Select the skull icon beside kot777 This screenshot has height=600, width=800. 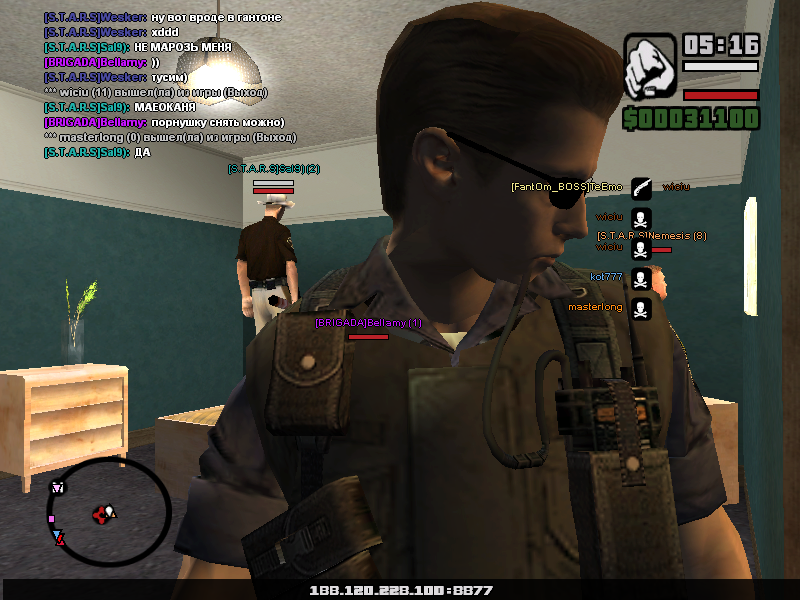[641, 278]
